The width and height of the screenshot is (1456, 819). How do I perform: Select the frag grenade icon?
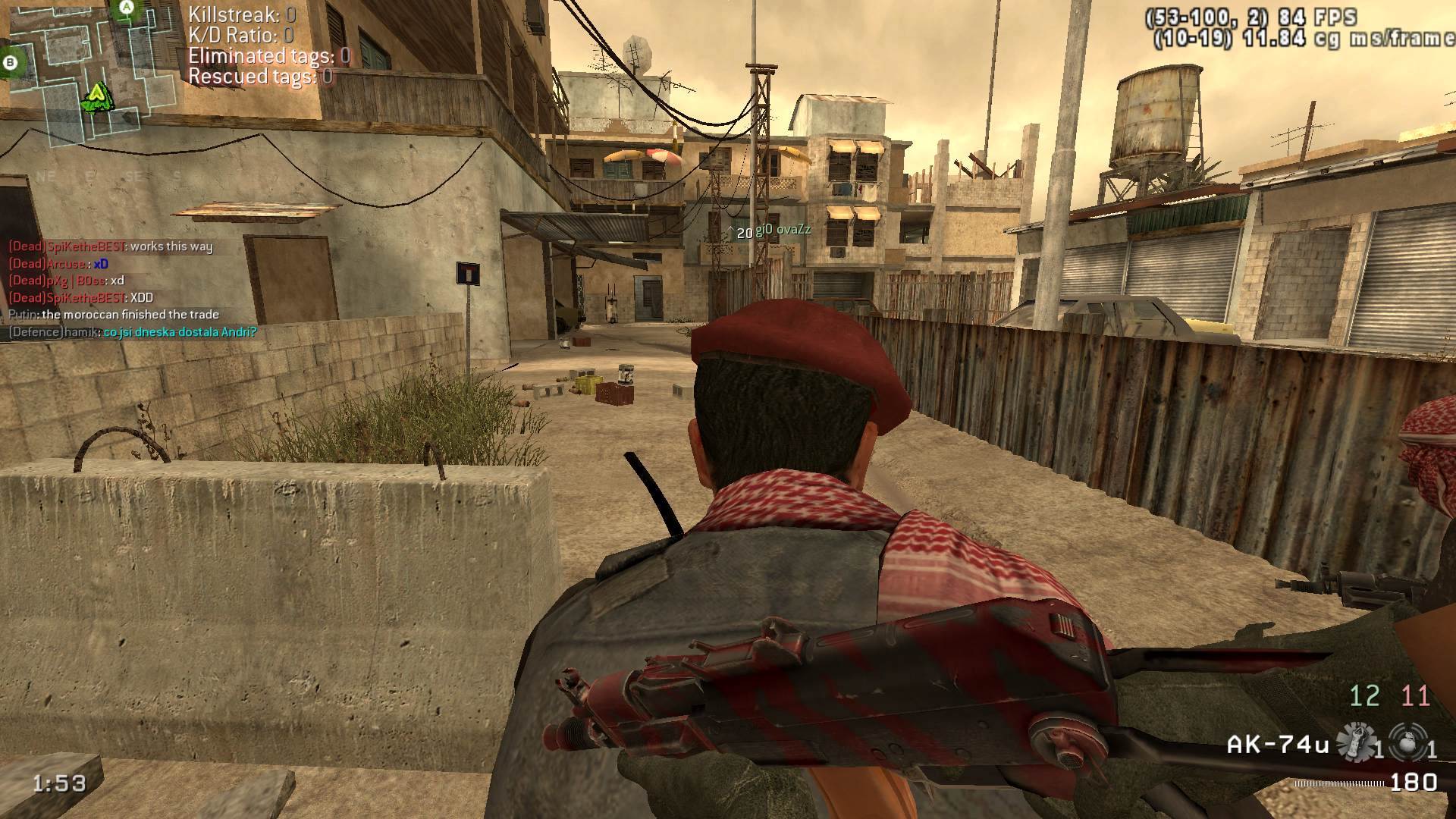(x=1407, y=742)
